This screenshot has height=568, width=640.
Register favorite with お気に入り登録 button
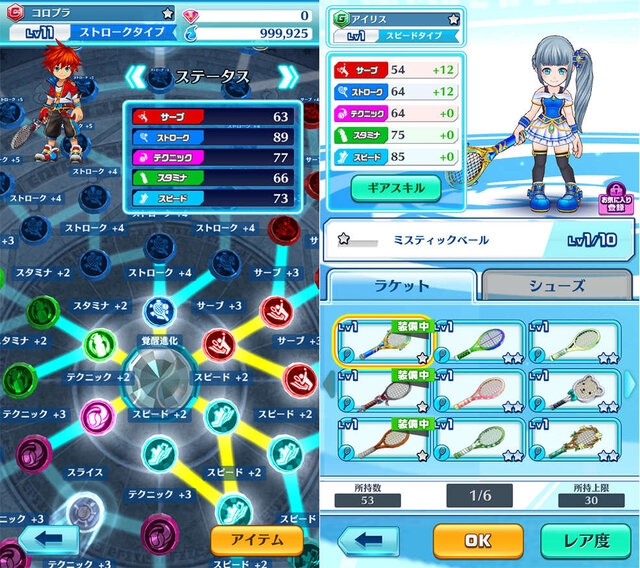point(616,200)
